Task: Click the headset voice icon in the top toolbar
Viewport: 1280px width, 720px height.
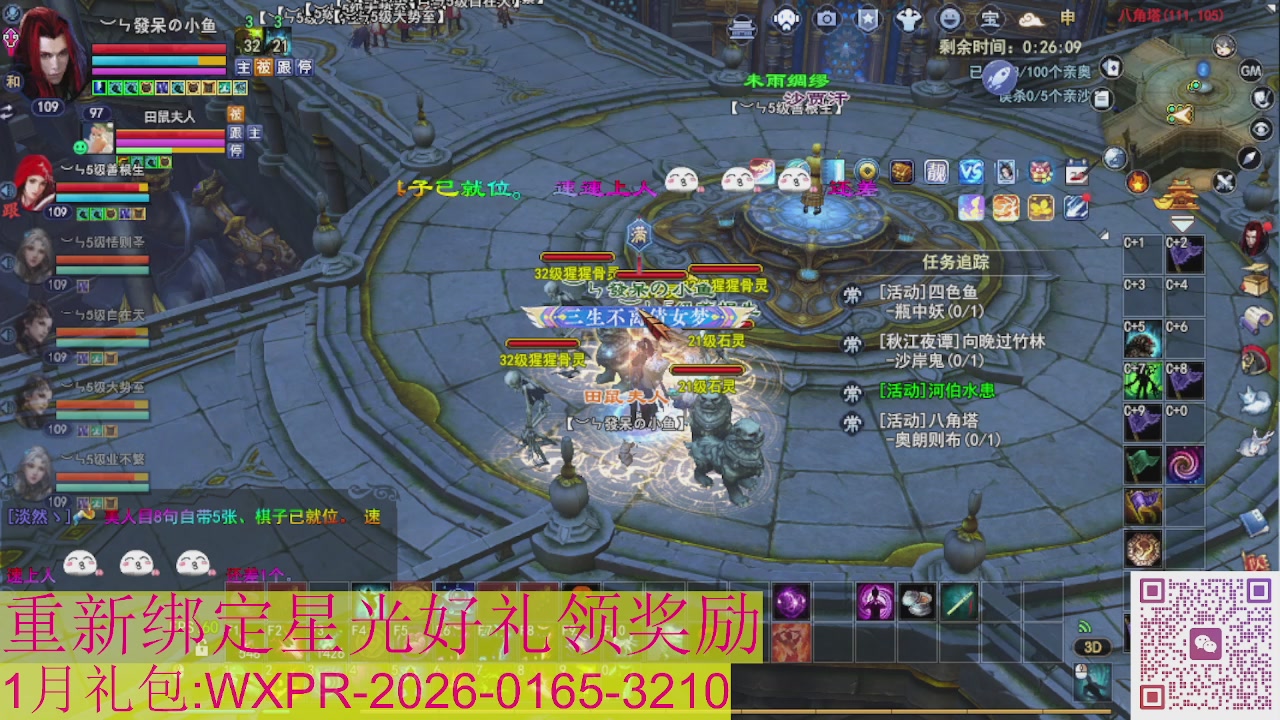Action: [785, 18]
